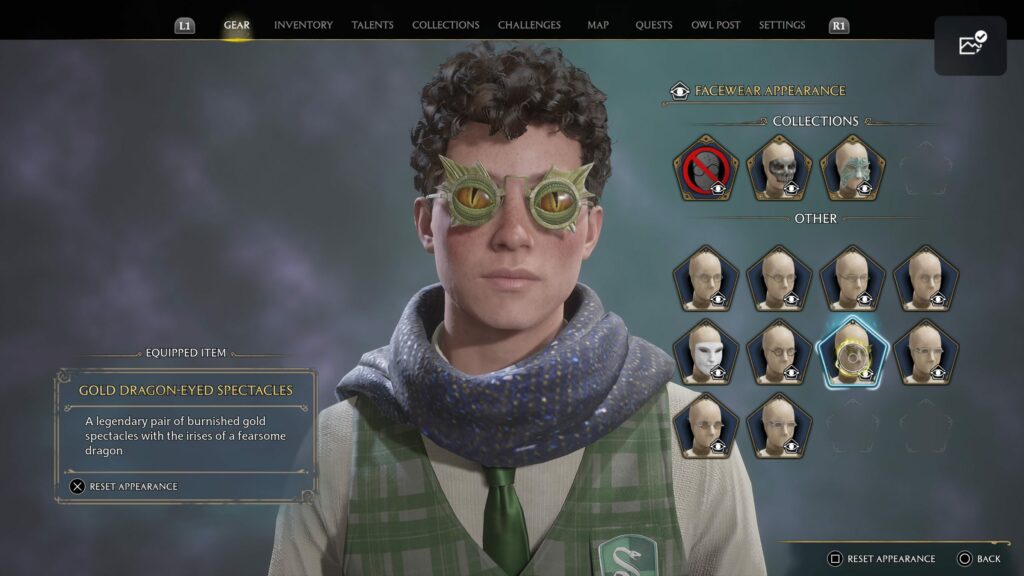Open the screenshot capture overlay icon
Image resolution: width=1024 pixels, height=576 pixels.
pyautogui.click(x=970, y=45)
